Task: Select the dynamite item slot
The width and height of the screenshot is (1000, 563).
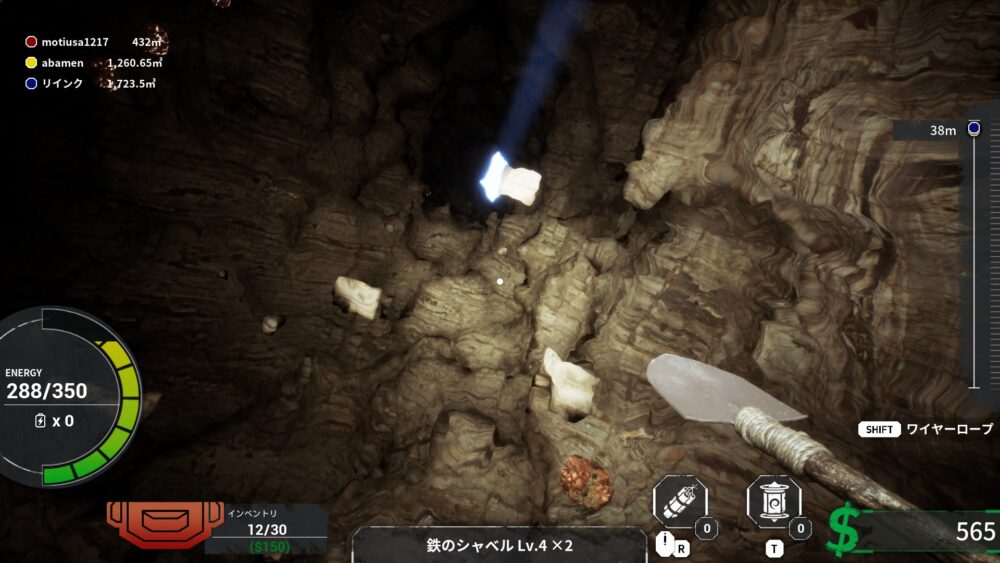Action: tap(680, 502)
